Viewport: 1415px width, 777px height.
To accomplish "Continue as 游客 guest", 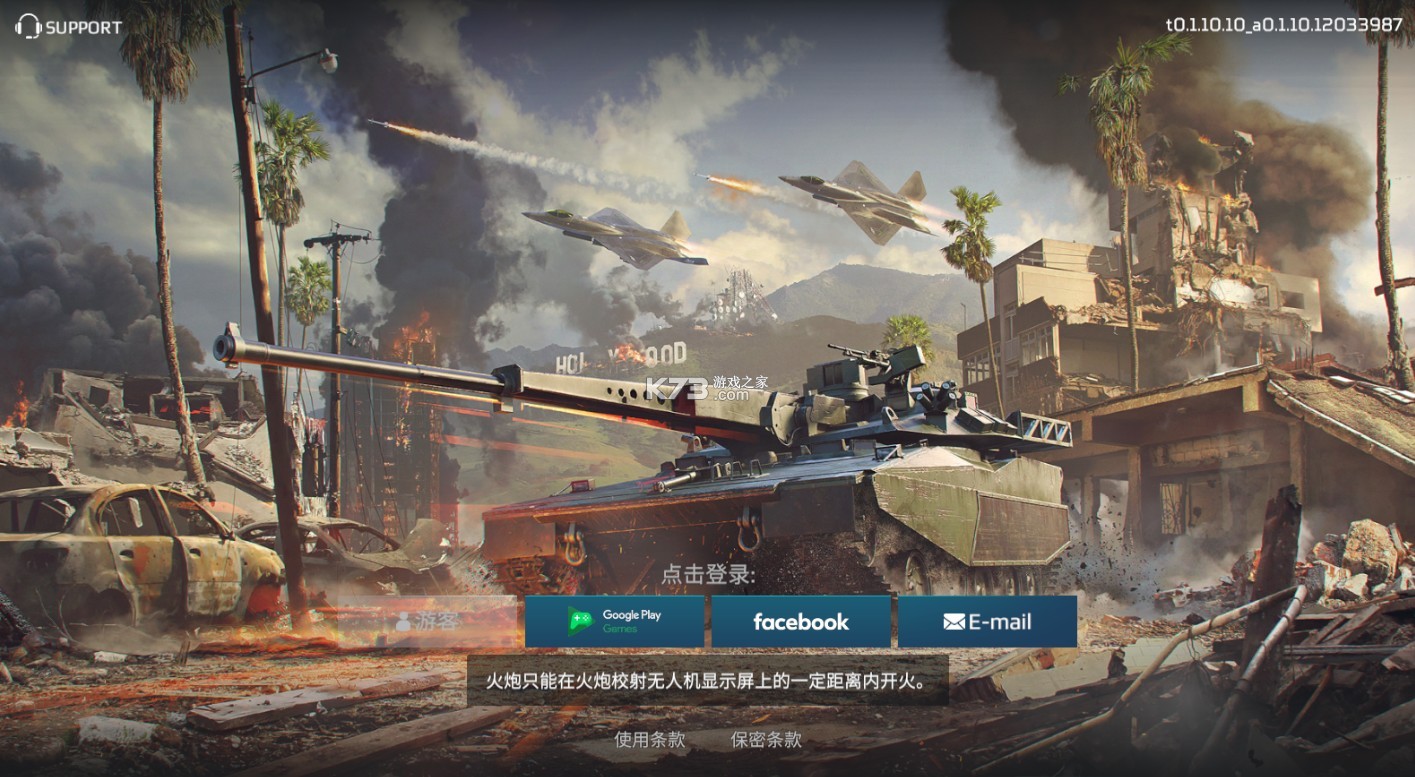I will tap(438, 621).
